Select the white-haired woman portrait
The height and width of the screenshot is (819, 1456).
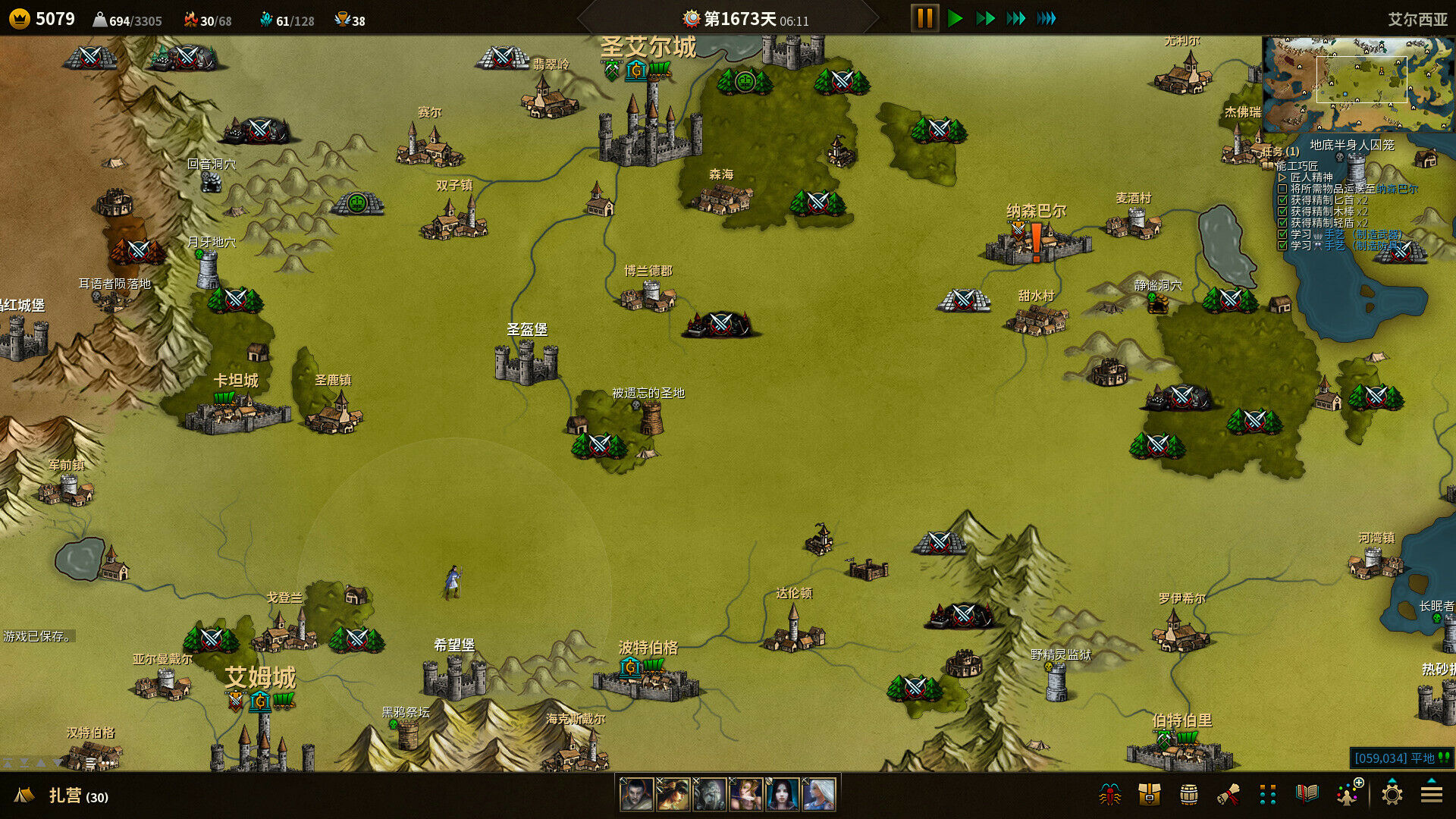point(818,795)
